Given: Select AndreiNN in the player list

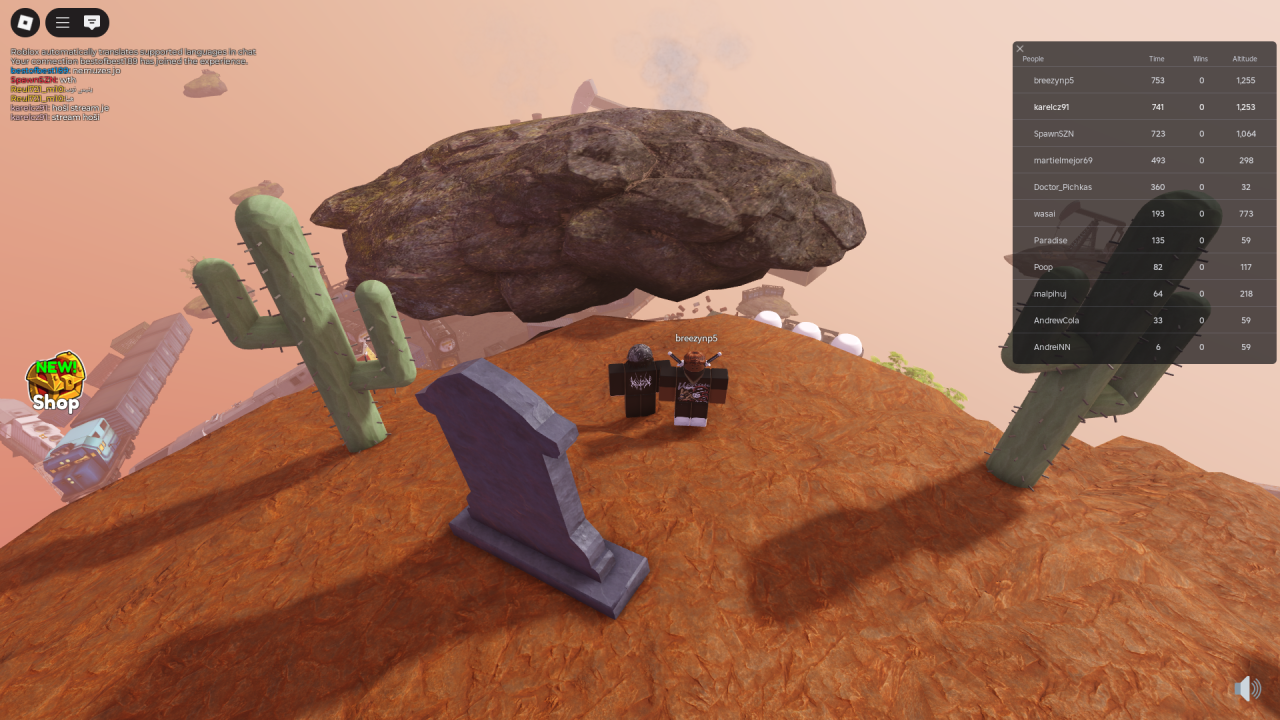Looking at the screenshot, I should [x=1052, y=347].
